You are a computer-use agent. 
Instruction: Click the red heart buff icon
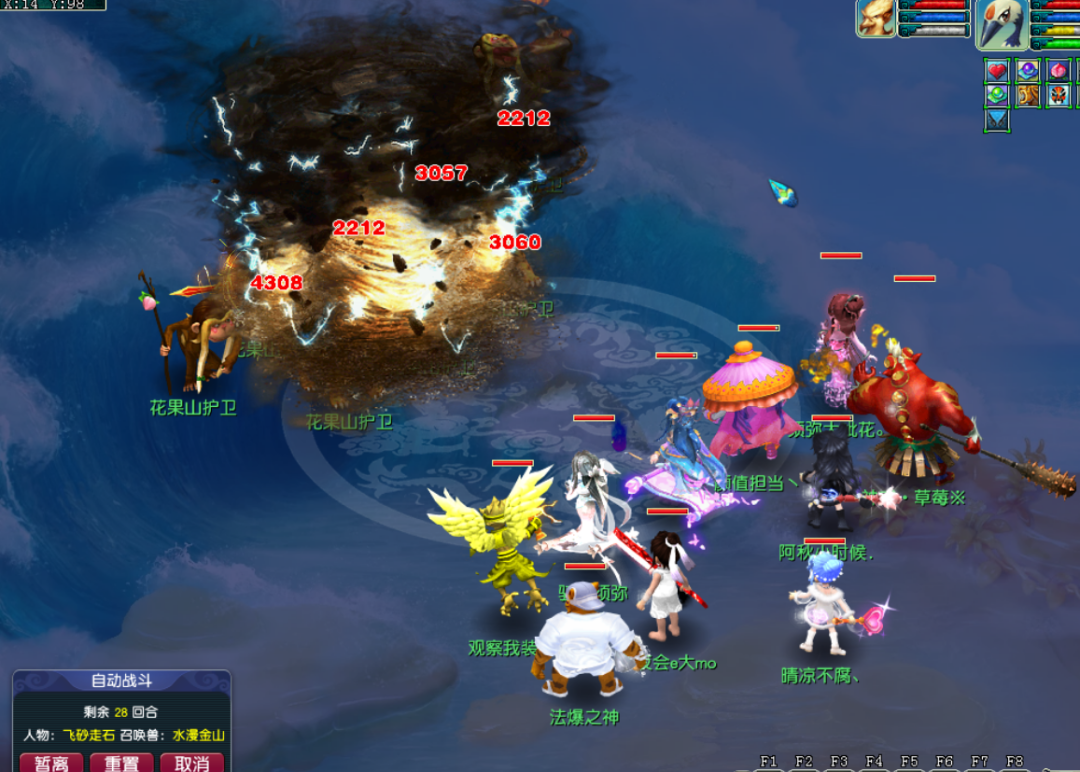tap(997, 71)
